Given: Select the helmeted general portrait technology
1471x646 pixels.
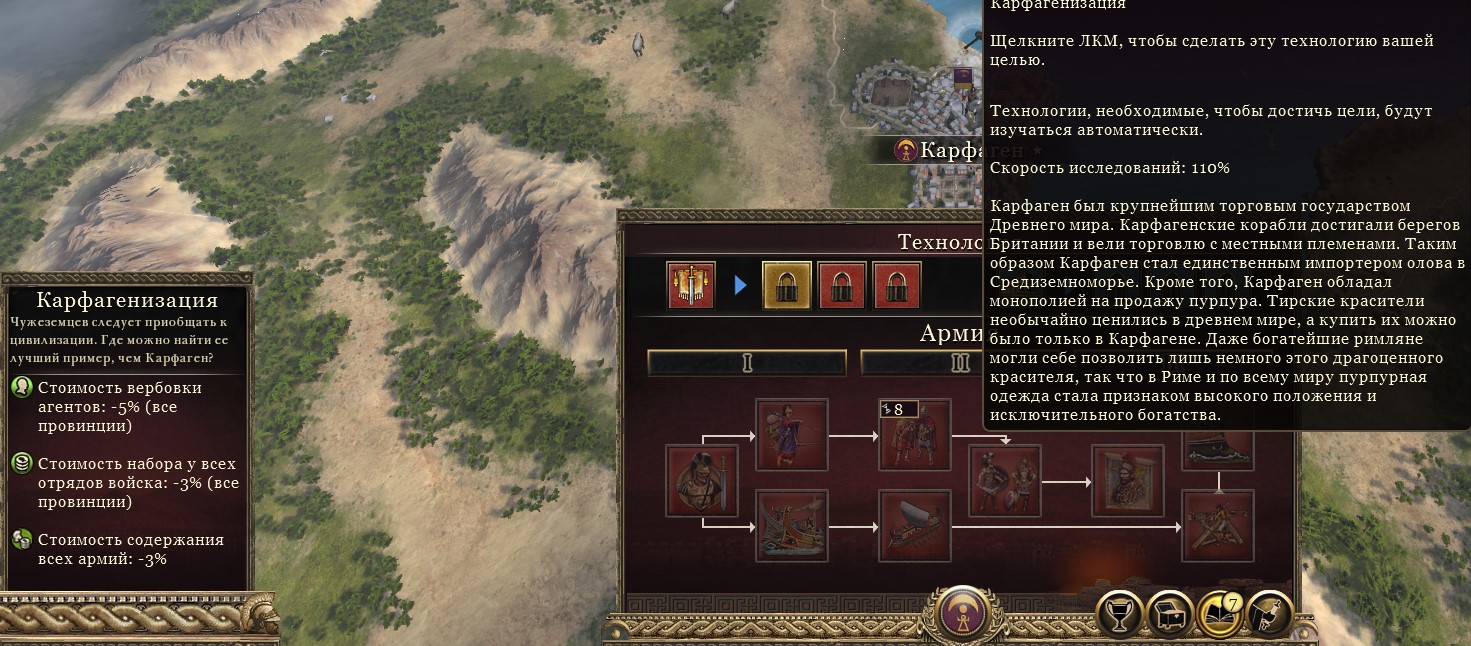Looking at the screenshot, I should 1127,481.
